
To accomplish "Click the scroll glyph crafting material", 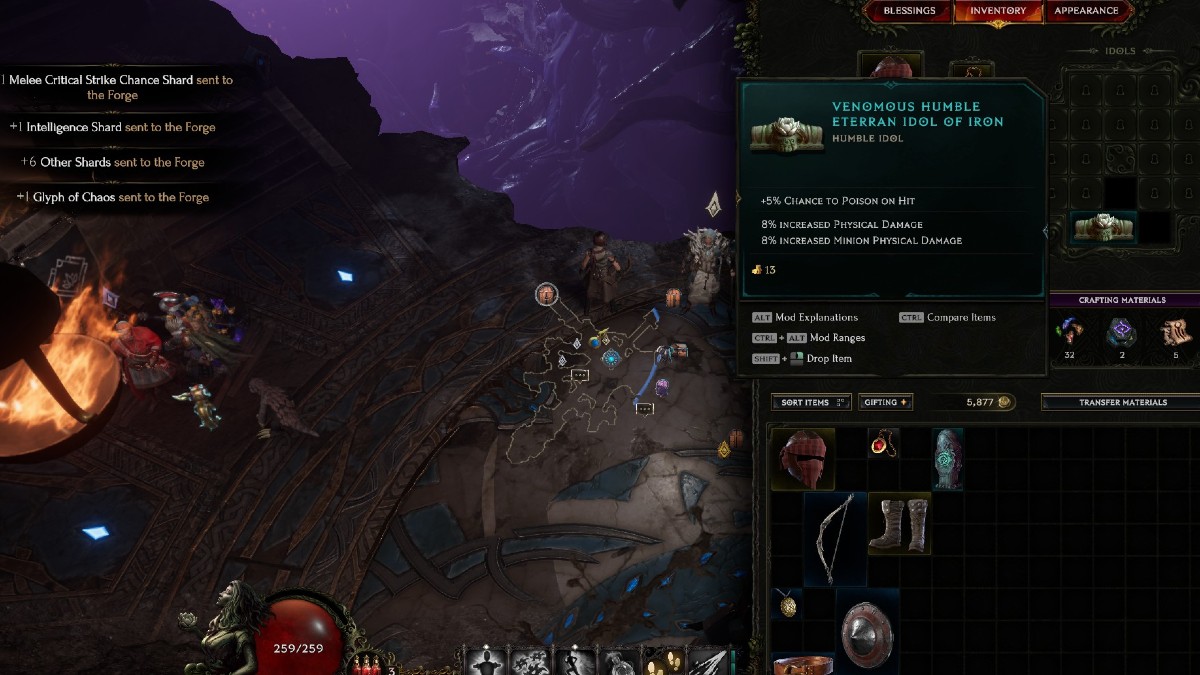I will click(1174, 332).
